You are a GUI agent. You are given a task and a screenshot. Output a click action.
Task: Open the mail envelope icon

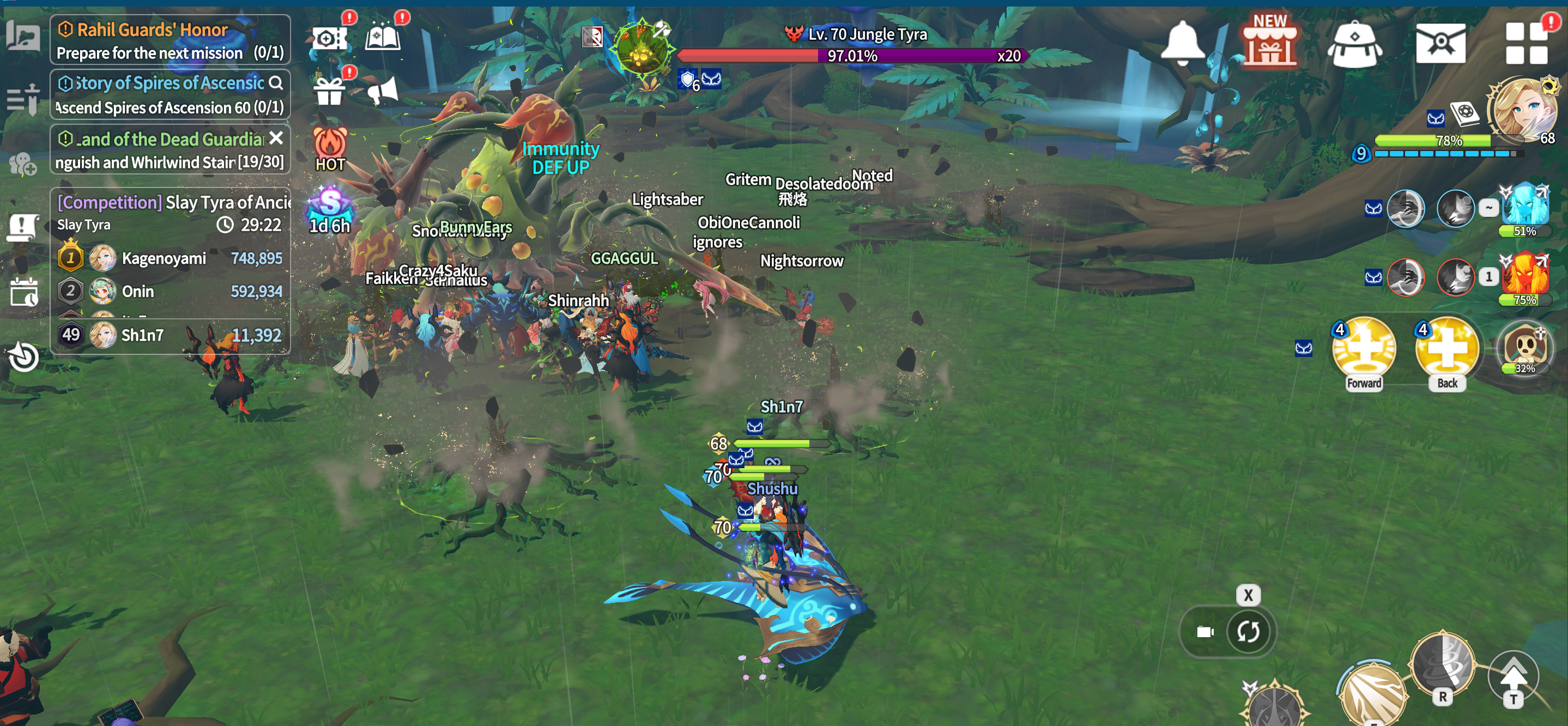[x=1440, y=43]
